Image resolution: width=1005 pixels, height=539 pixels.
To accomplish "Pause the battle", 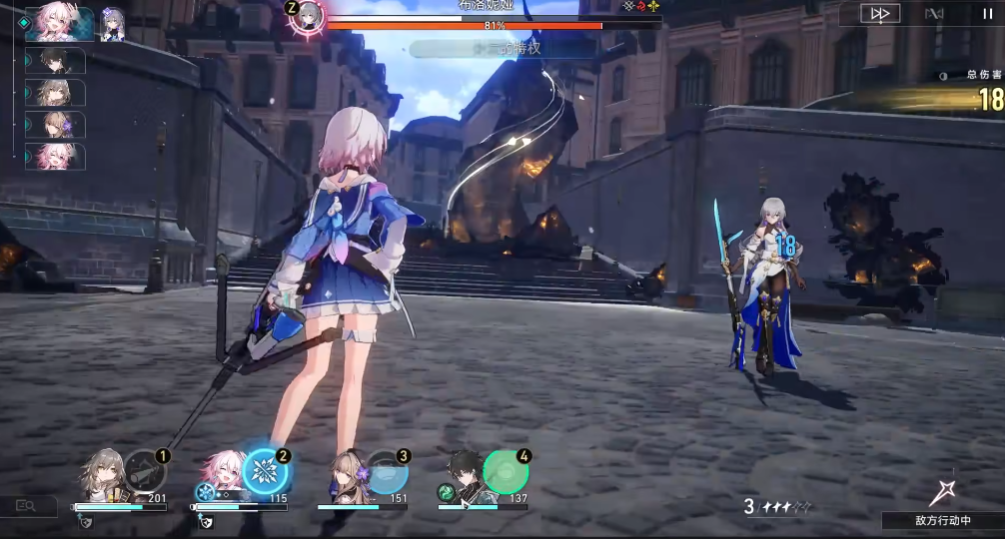I will 987,14.
